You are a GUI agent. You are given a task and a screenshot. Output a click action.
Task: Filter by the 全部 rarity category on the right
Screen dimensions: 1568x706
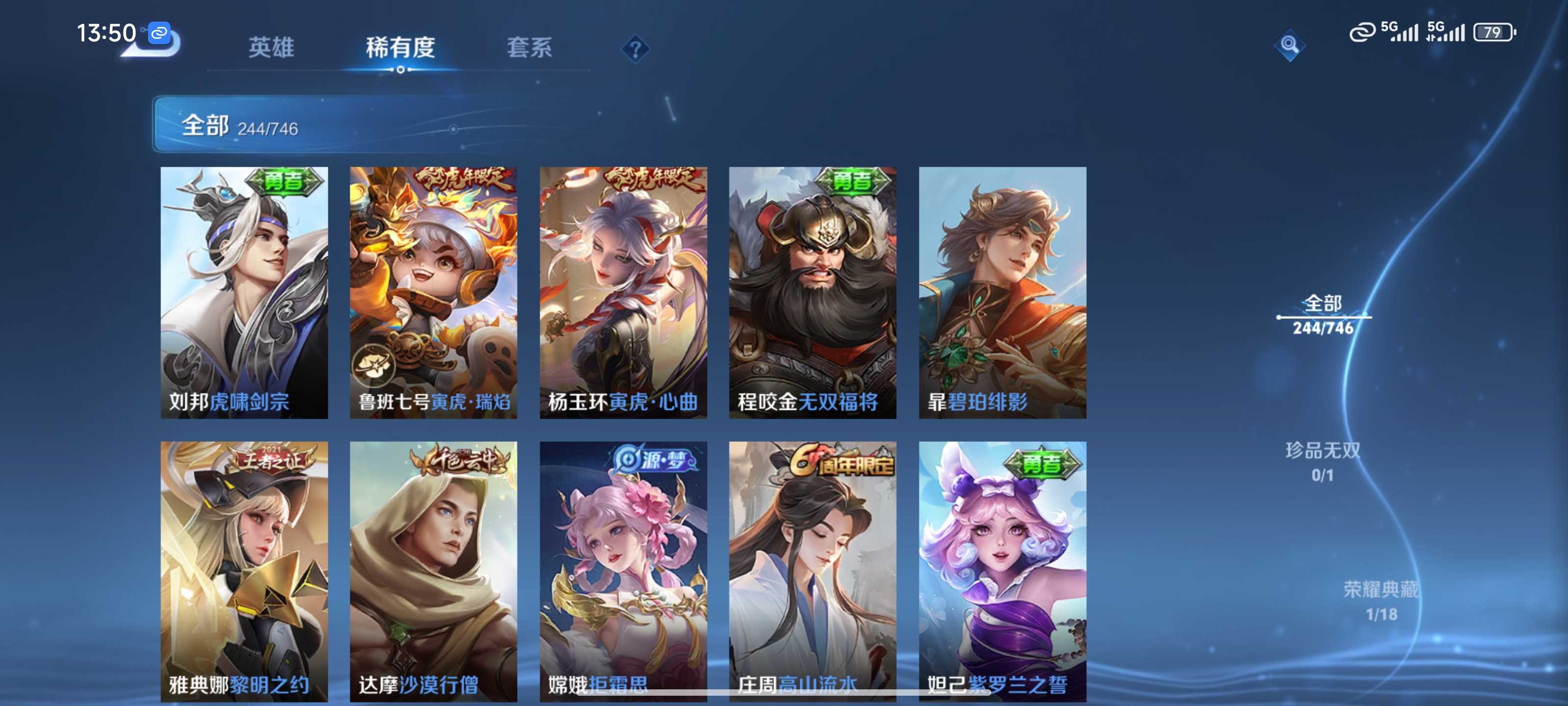click(1323, 315)
